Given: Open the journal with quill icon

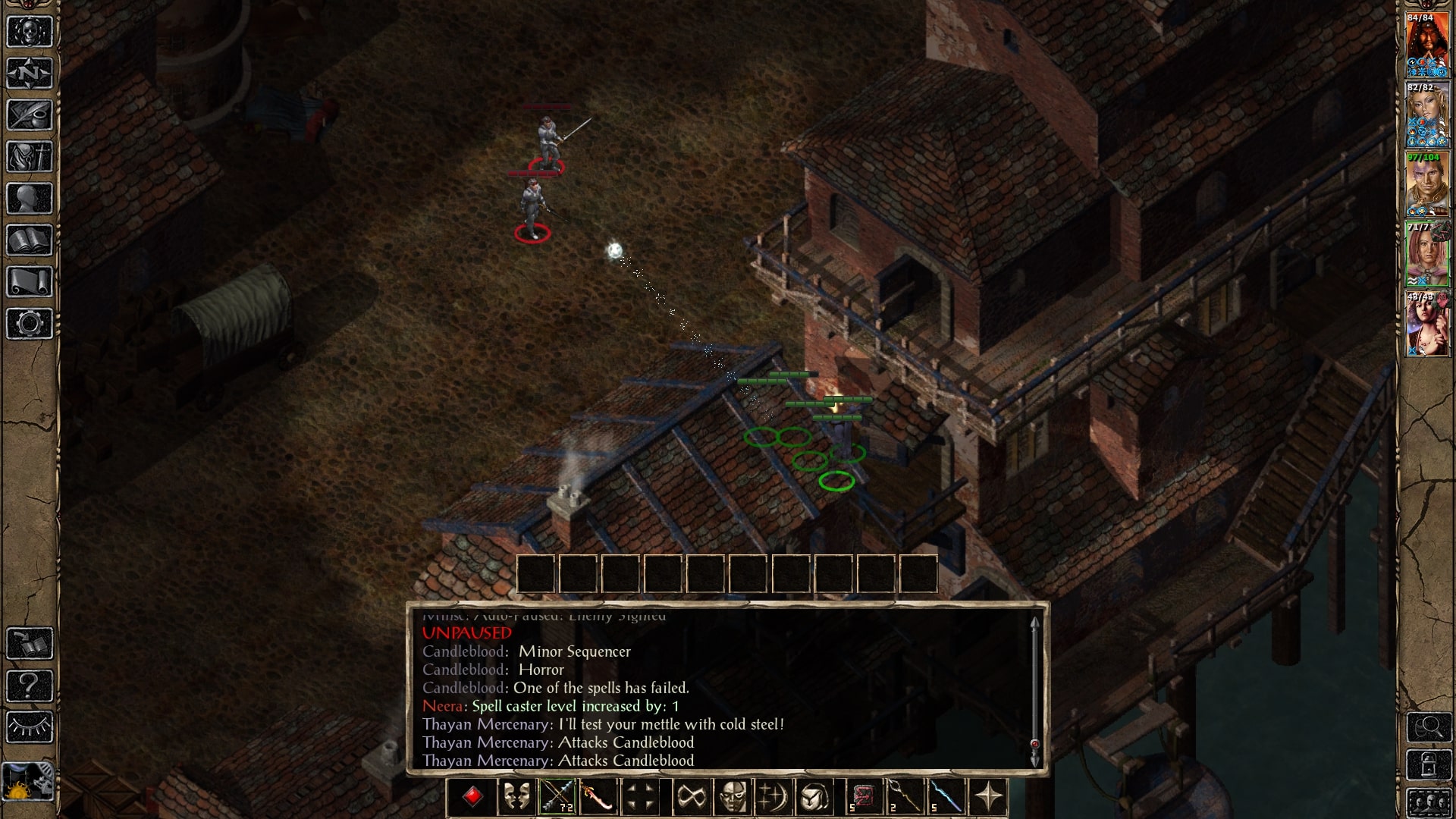Looking at the screenshot, I should [30, 115].
